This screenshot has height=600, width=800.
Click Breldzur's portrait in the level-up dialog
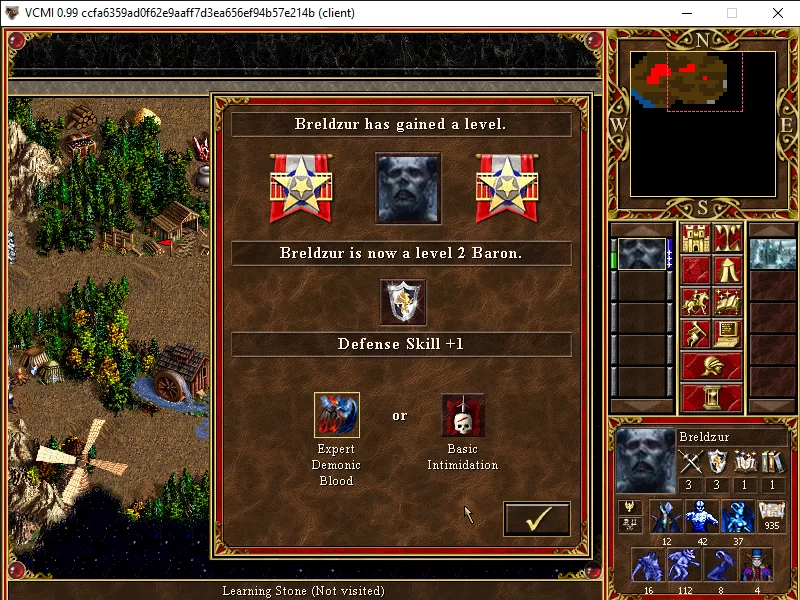[408, 188]
